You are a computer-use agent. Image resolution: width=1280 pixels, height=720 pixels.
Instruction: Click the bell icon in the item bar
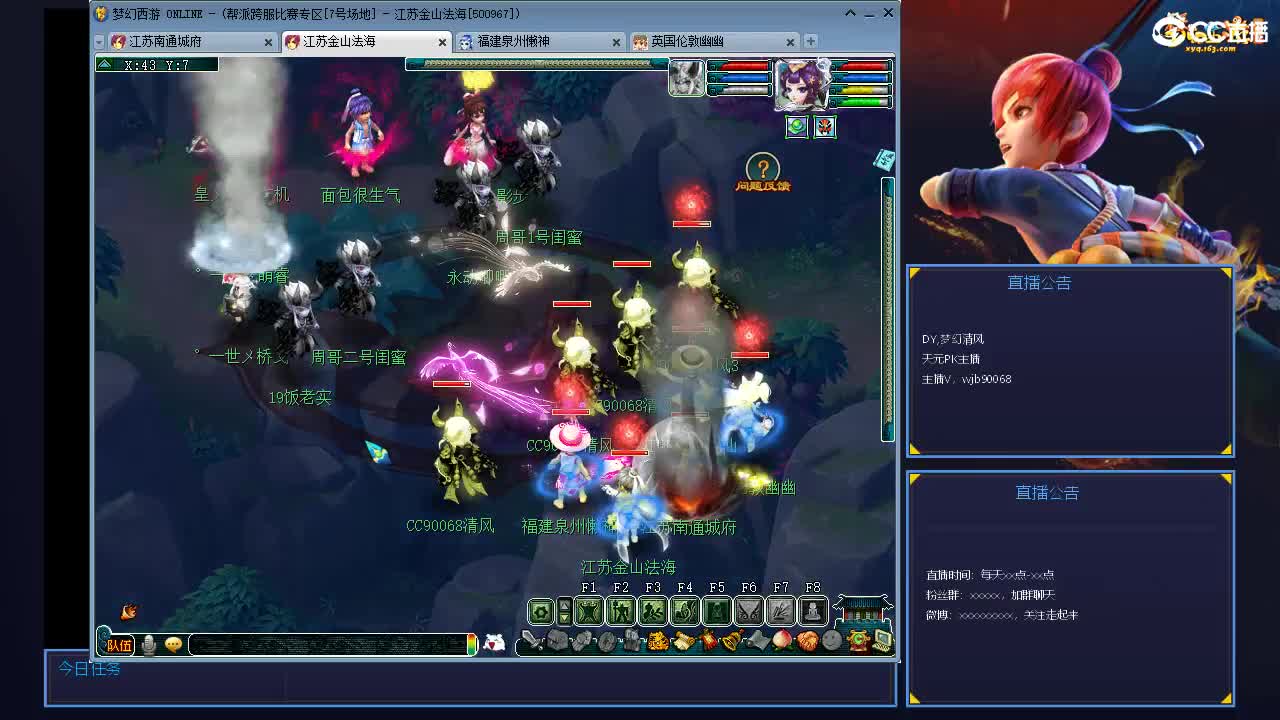click(732, 641)
